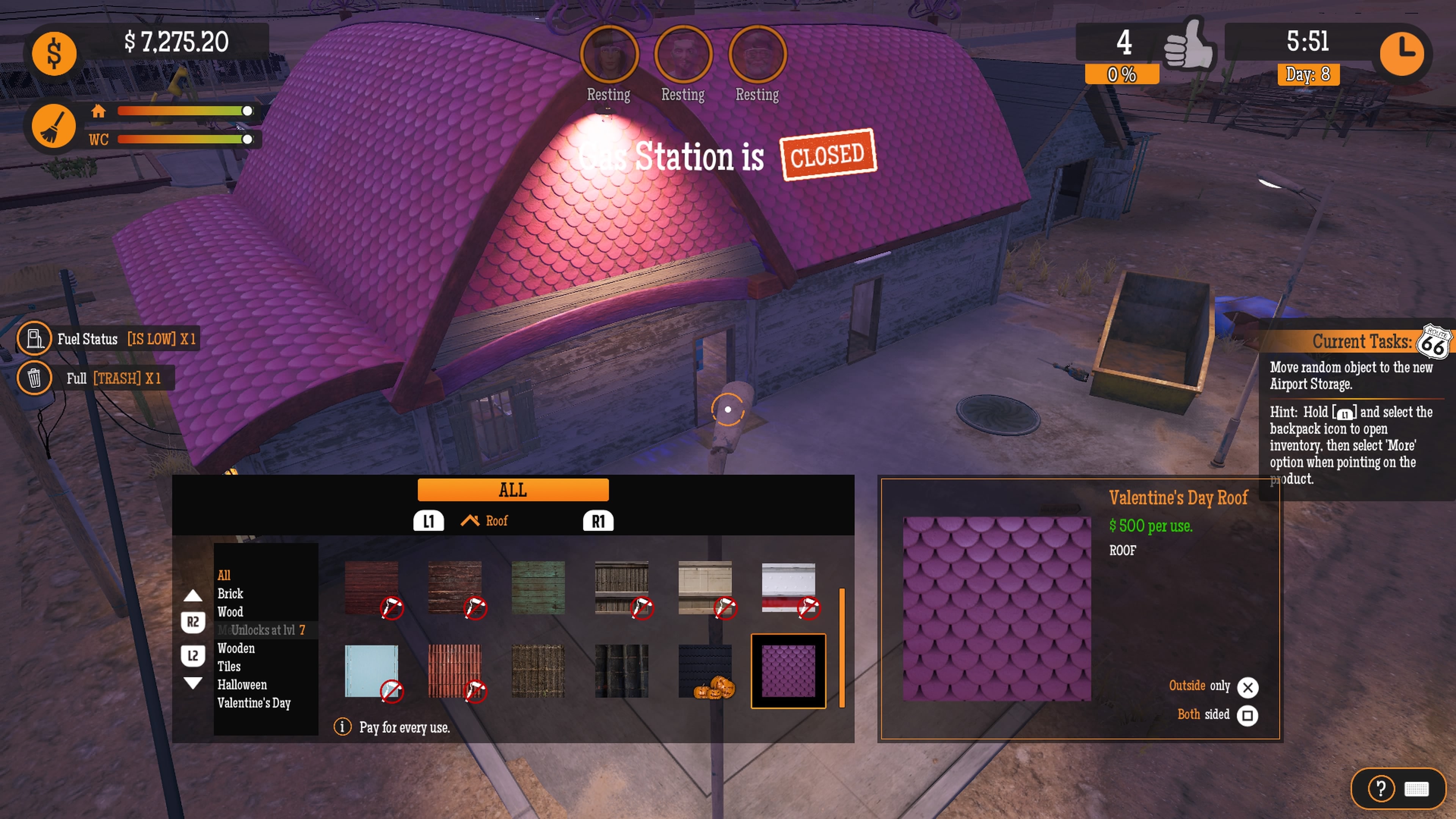Click the up arrow above R2 to scroll categories
The image size is (1456, 819).
click(x=193, y=595)
